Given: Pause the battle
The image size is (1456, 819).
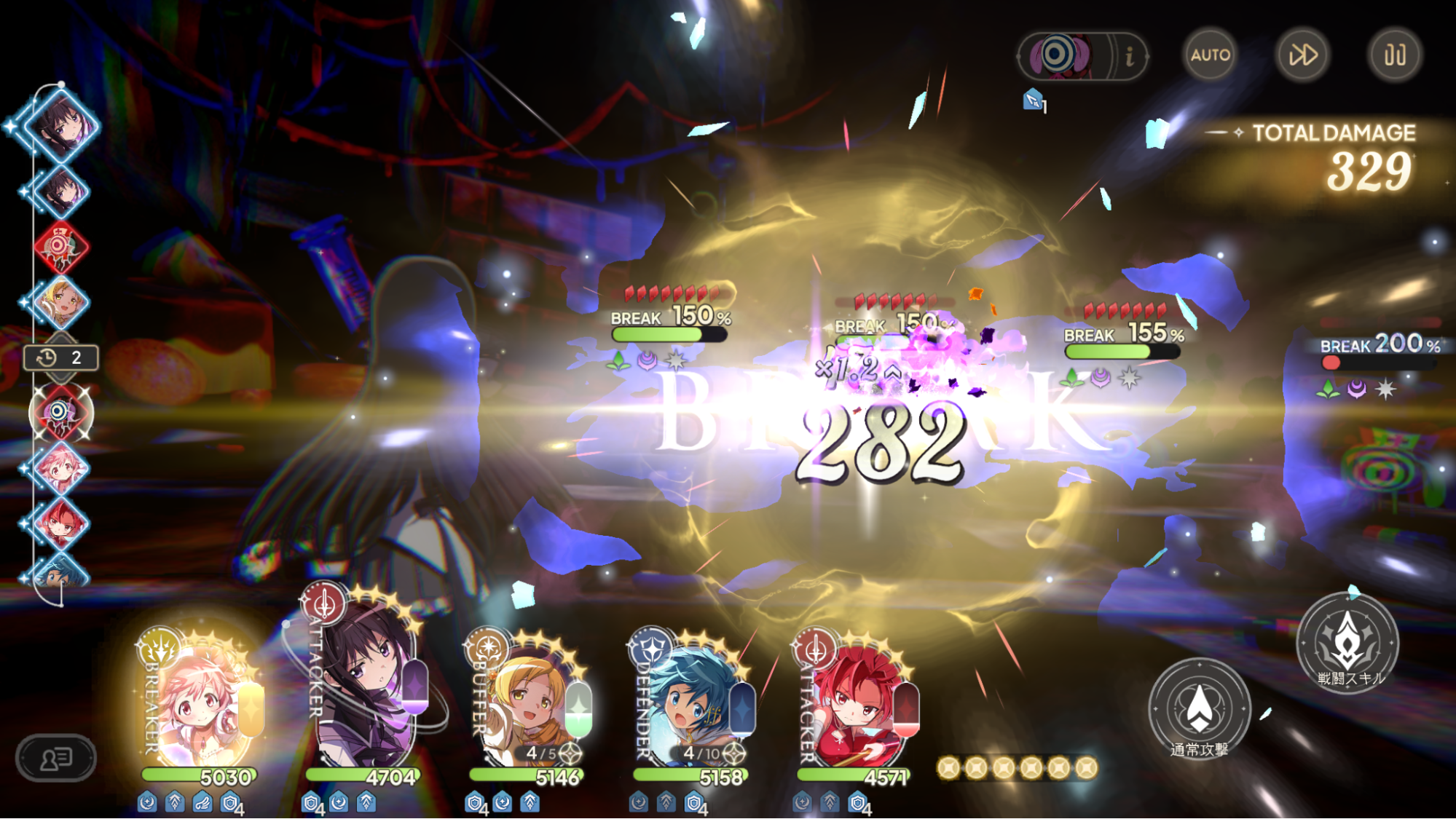Looking at the screenshot, I should pos(1394,55).
